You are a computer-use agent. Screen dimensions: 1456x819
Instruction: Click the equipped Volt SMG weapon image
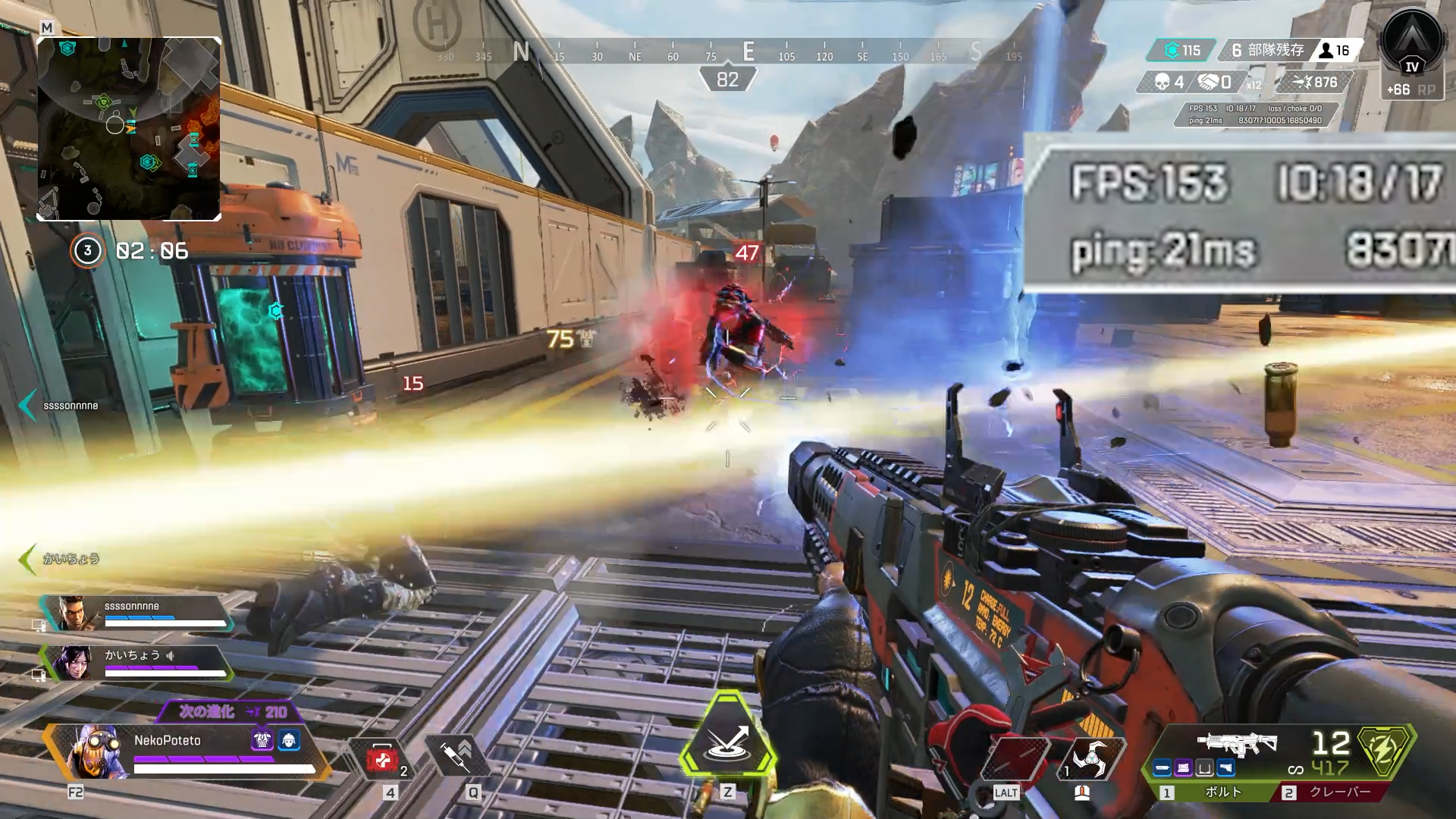[1238, 742]
